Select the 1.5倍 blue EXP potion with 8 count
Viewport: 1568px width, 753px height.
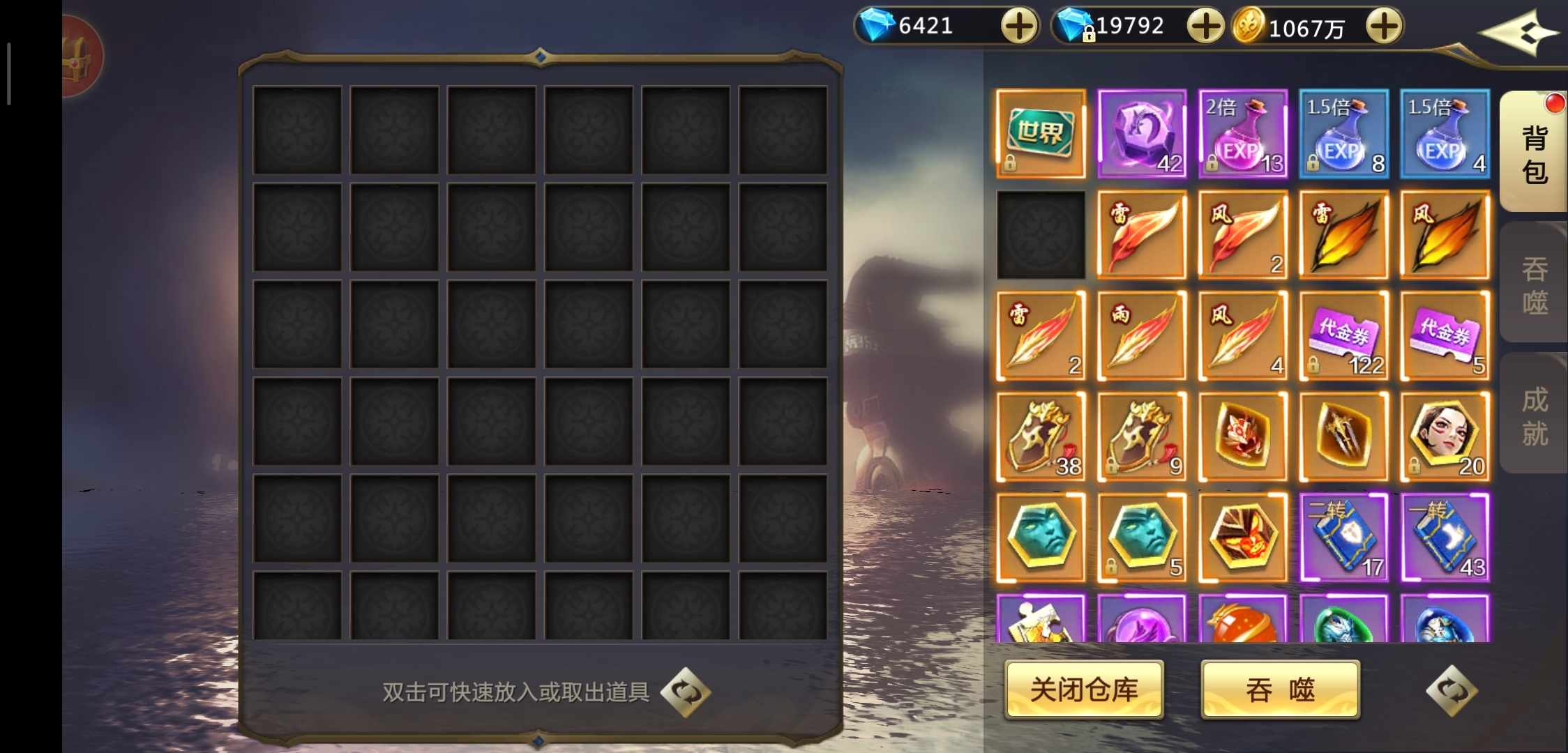click(x=1344, y=134)
